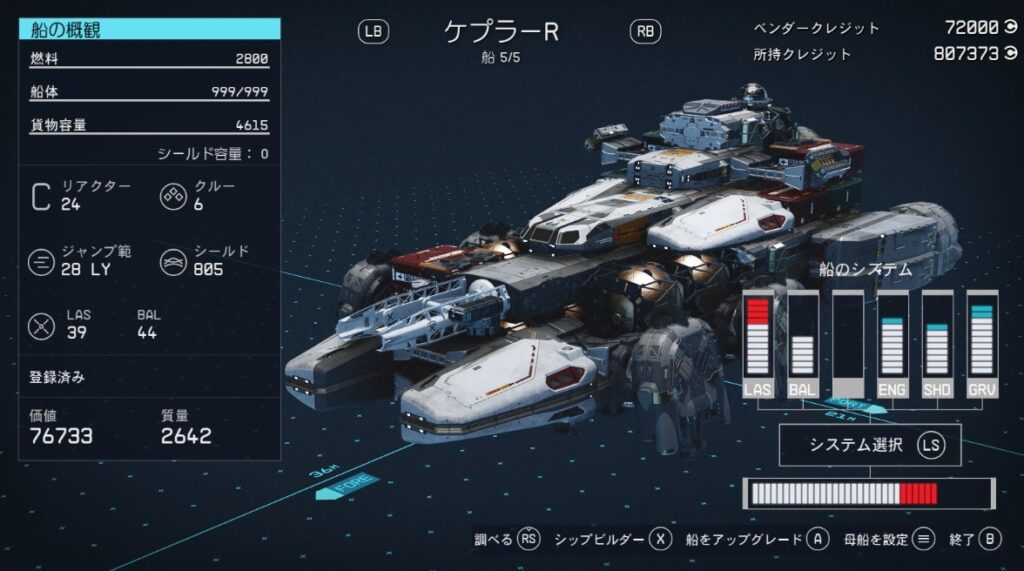Click the 船の概観 overview panel header
Screen dimensions: 1024x571
pyautogui.click(x=150, y=29)
